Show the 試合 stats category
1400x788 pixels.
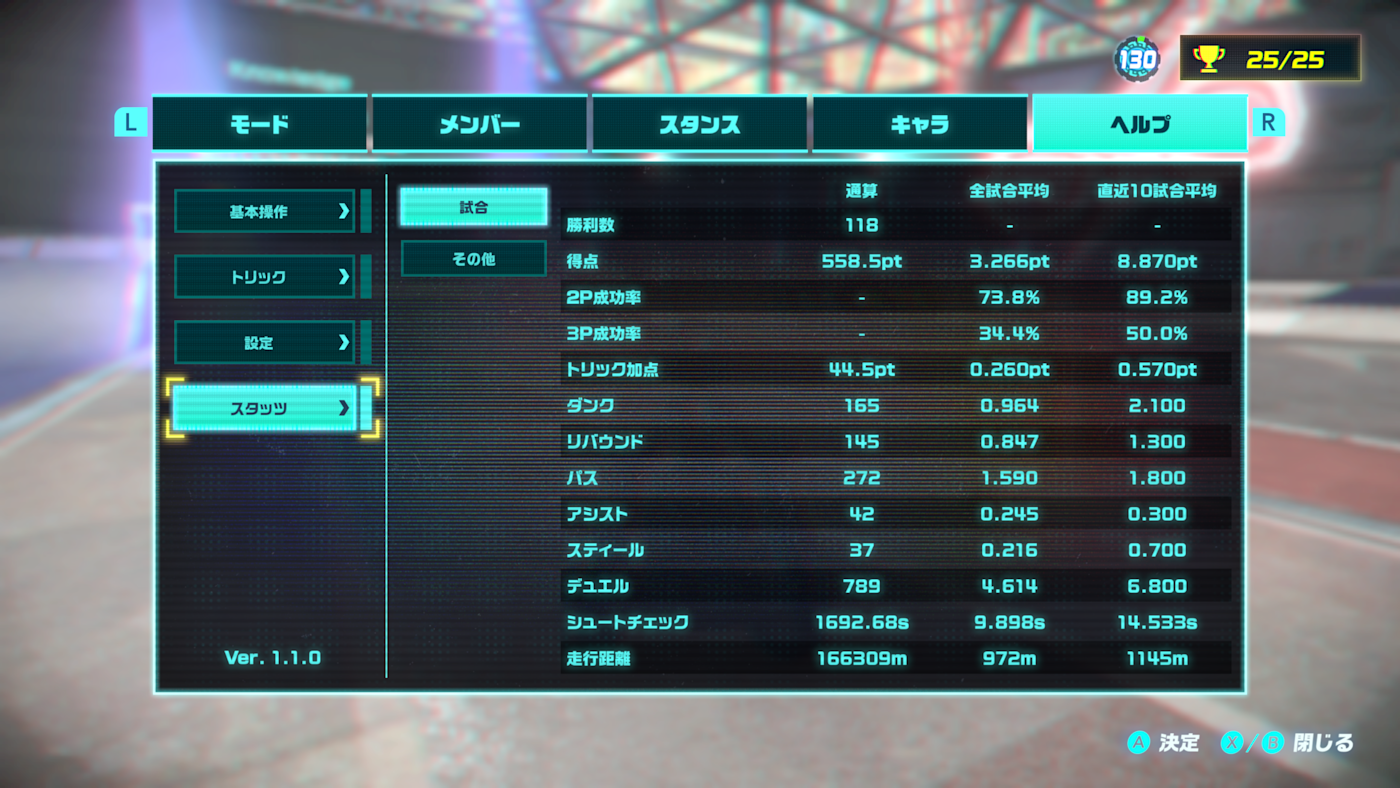click(474, 207)
